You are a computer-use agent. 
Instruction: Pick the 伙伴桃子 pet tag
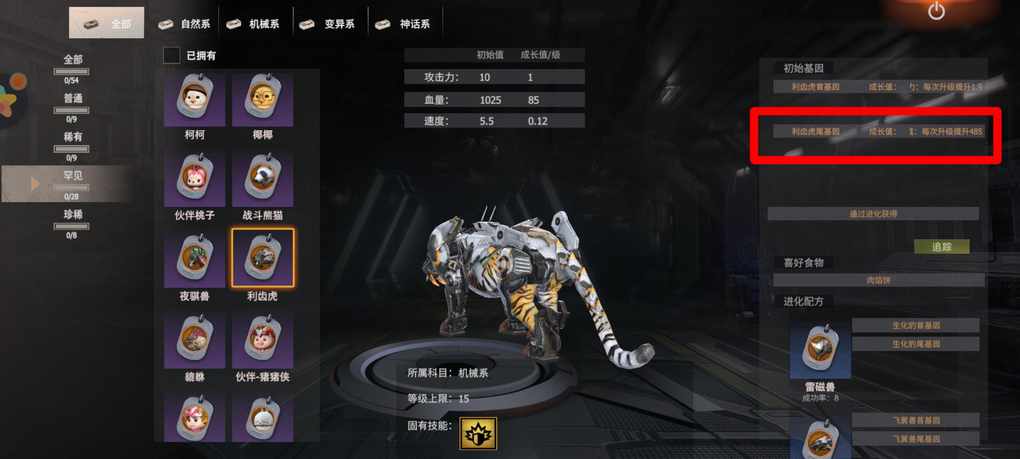click(x=195, y=179)
